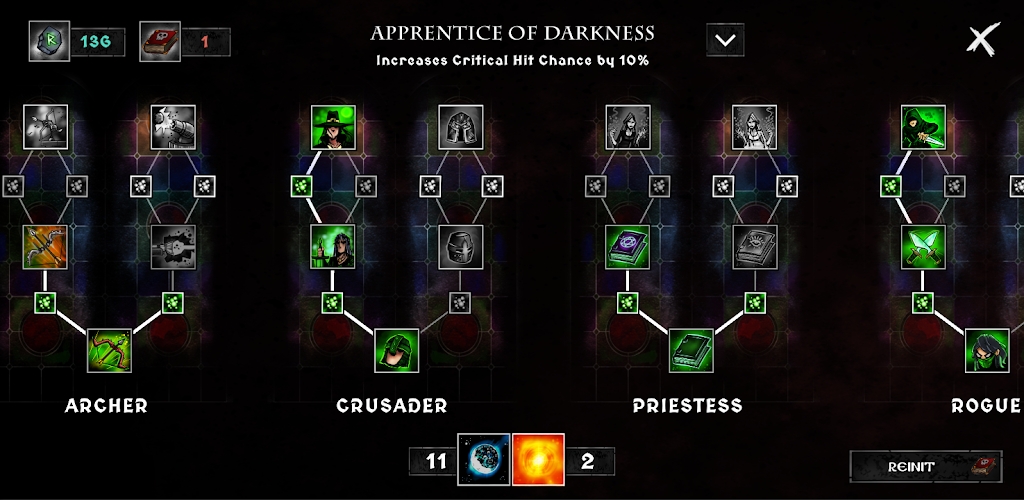Close the skill tree with the X

coord(983,39)
